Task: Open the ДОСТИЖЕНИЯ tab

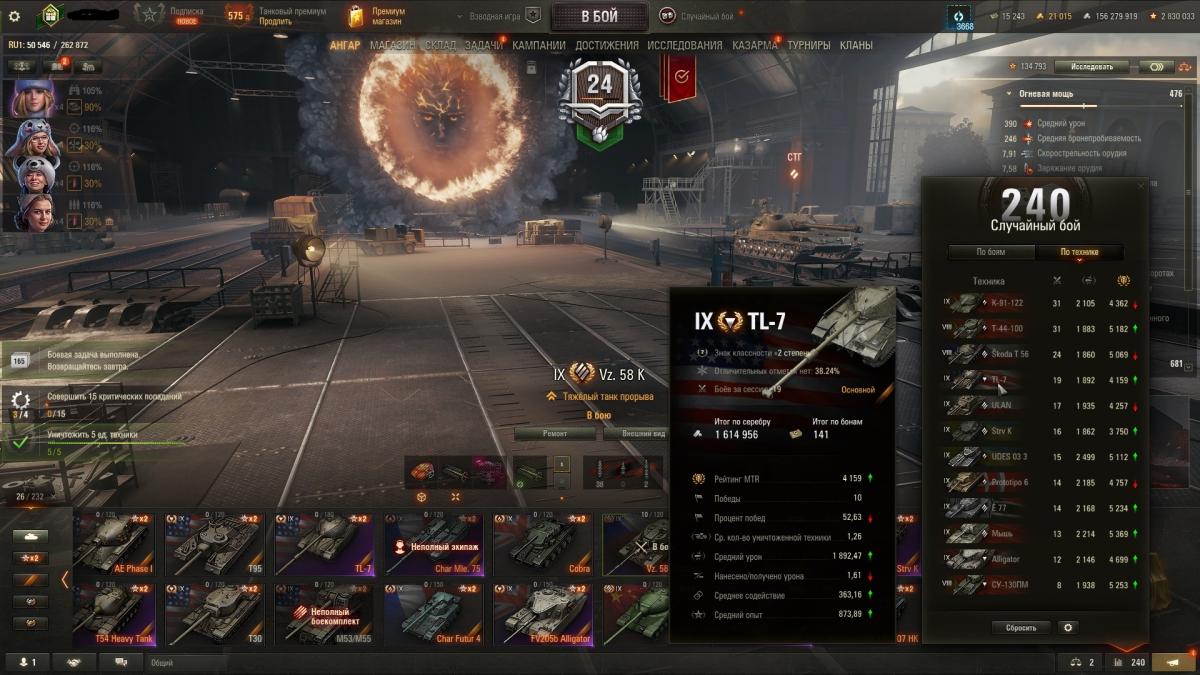Action: click(x=606, y=45)
